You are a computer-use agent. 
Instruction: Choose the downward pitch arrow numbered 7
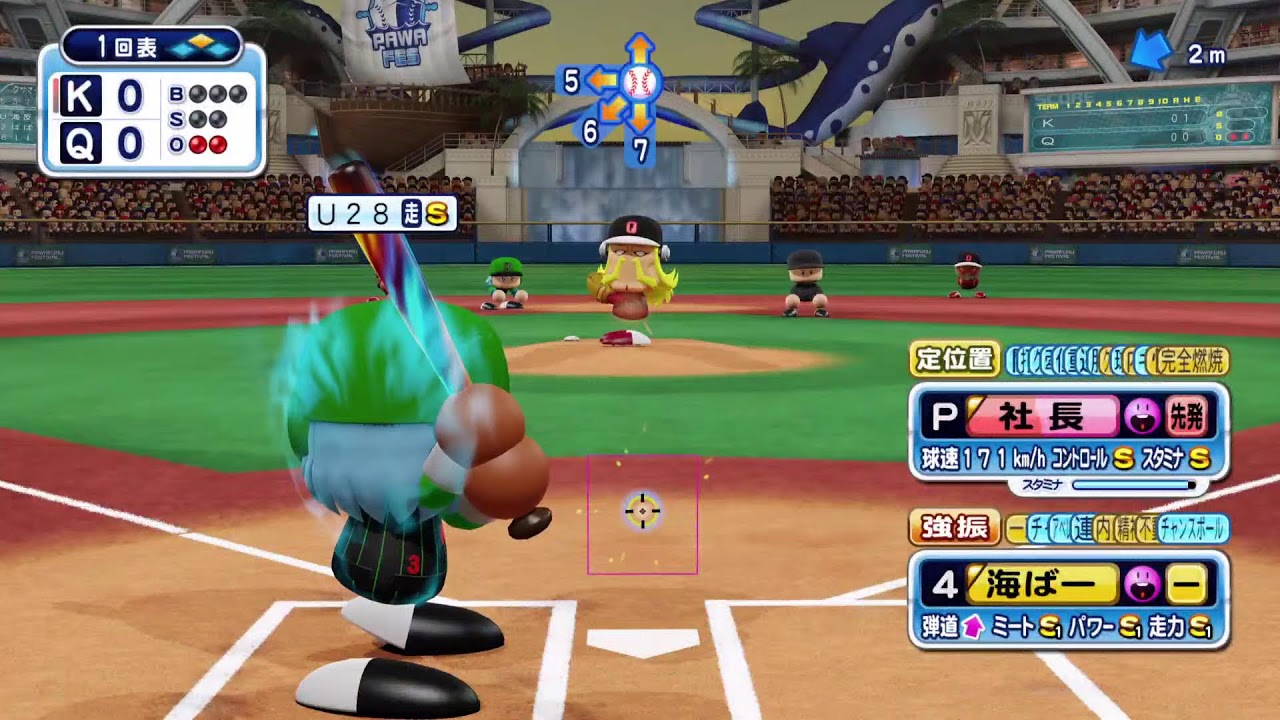point(640,118)
